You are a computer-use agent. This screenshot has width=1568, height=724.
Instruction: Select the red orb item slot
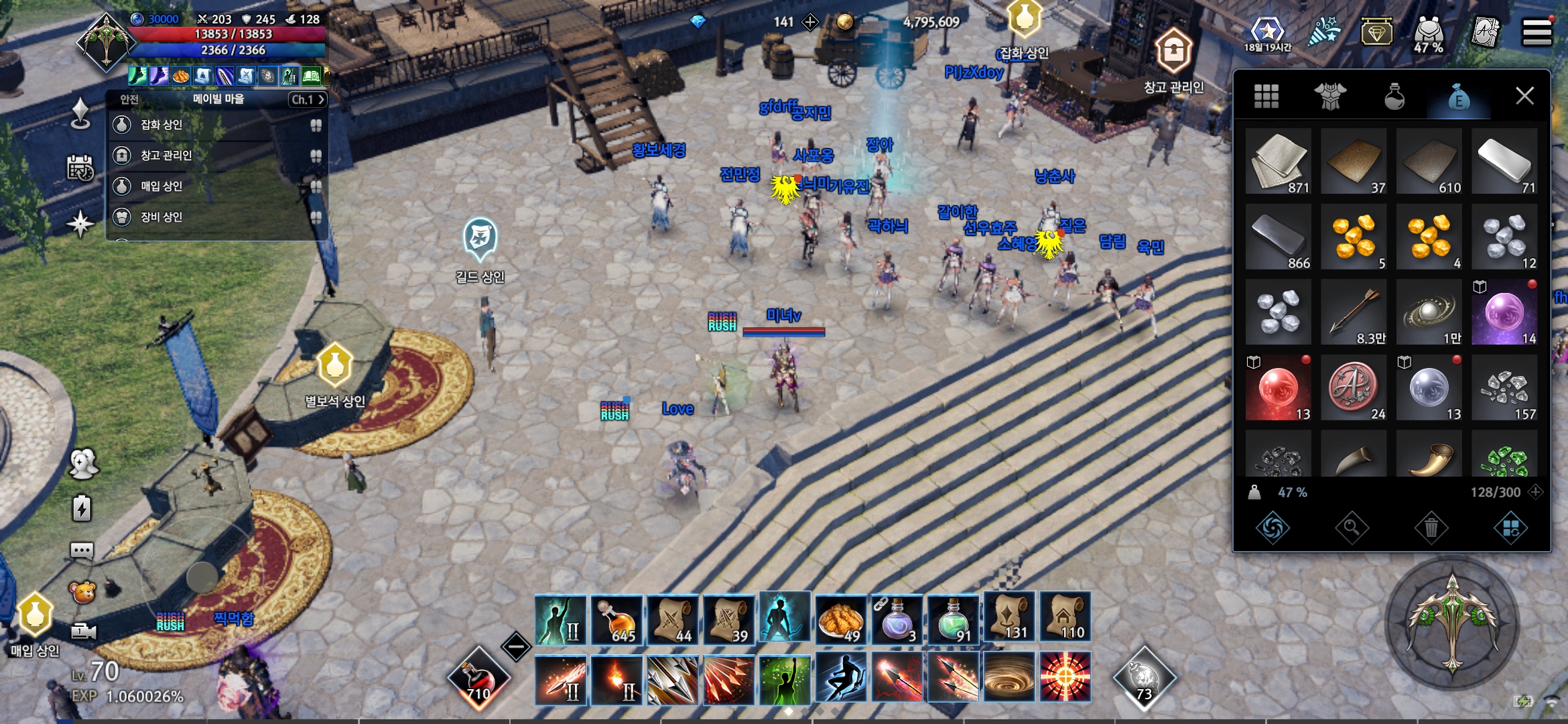tap(1279, 388)
